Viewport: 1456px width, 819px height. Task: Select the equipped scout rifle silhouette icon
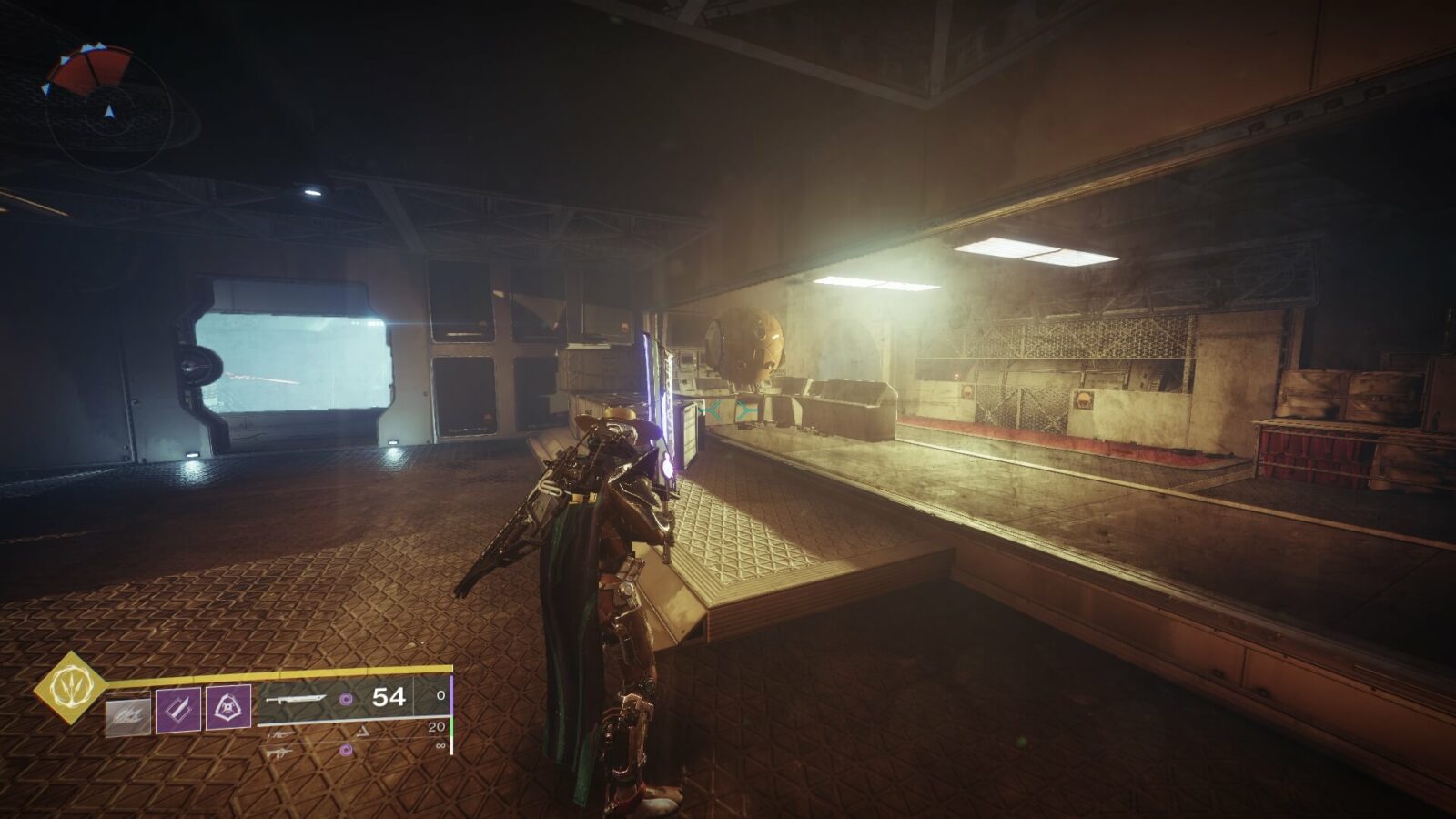point(296,698)
